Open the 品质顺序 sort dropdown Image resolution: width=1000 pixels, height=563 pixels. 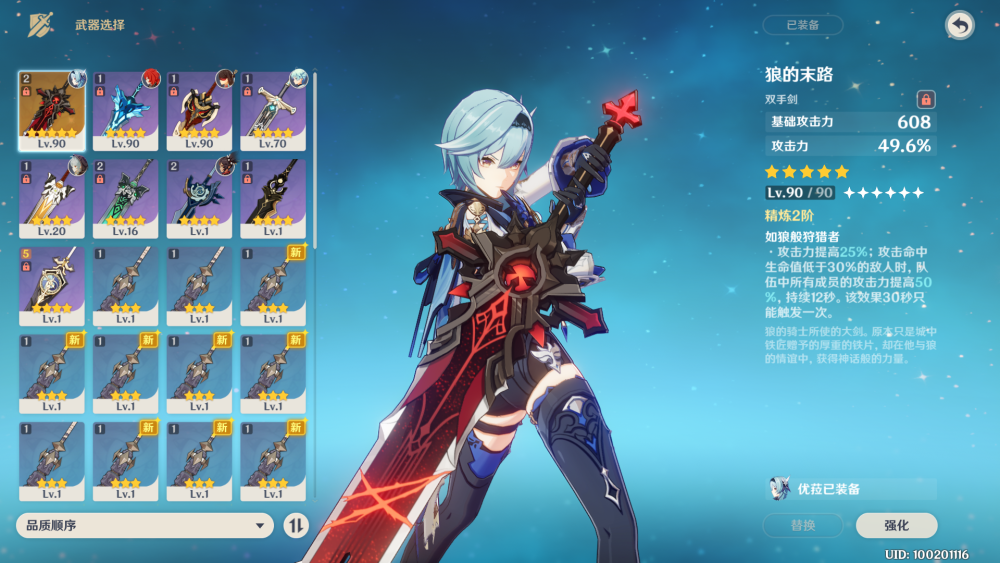[x=145, y=525]
